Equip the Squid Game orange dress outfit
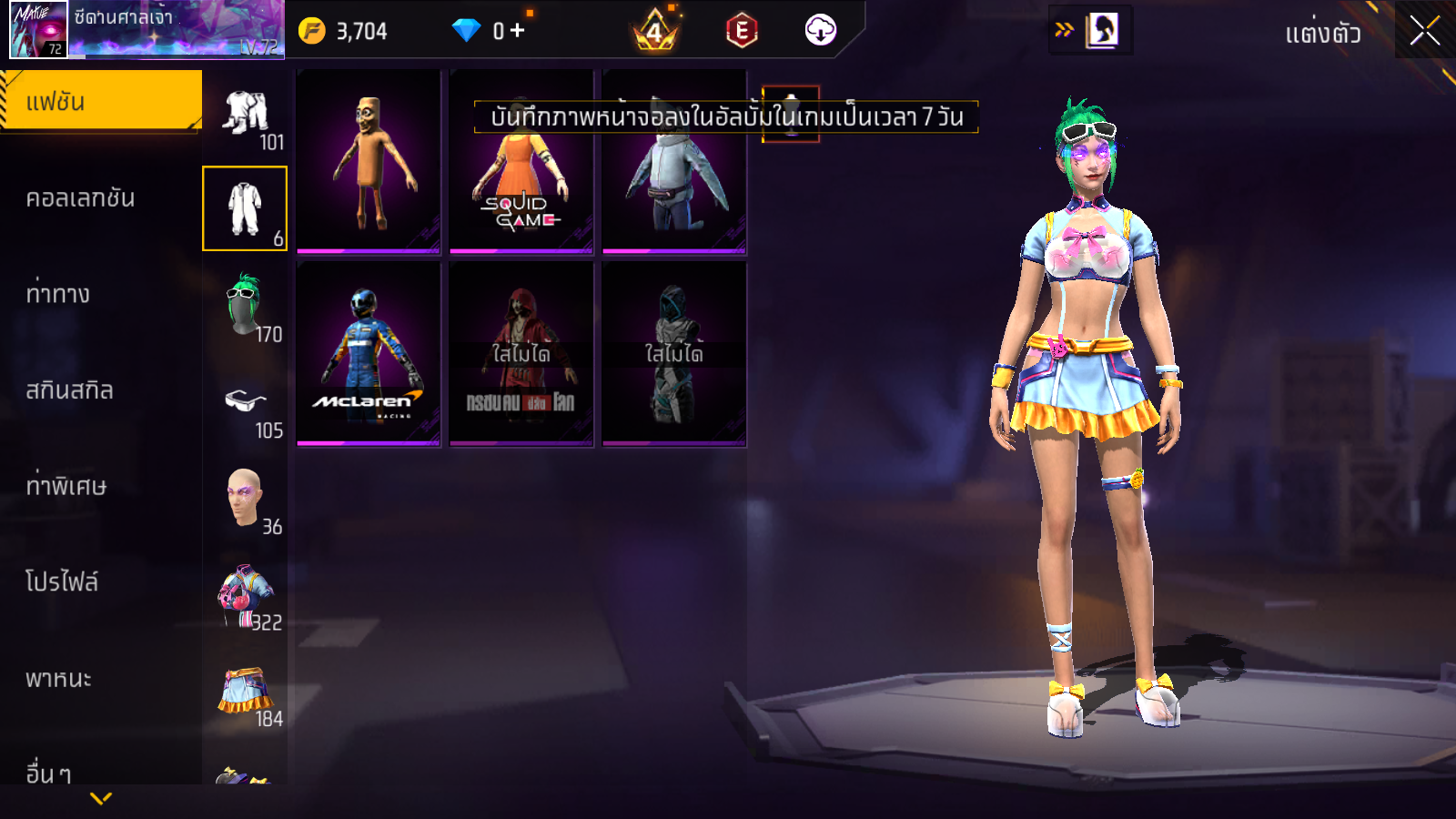The width and height of the screenshot is (1456, 819). 521,177
